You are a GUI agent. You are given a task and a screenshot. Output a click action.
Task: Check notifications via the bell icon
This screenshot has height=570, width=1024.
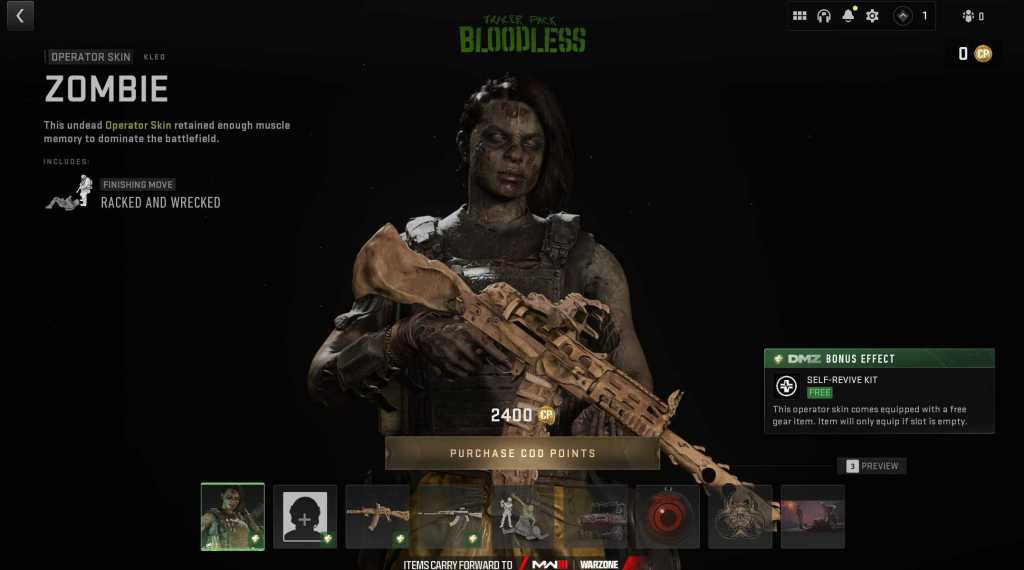tap(848, 16)
